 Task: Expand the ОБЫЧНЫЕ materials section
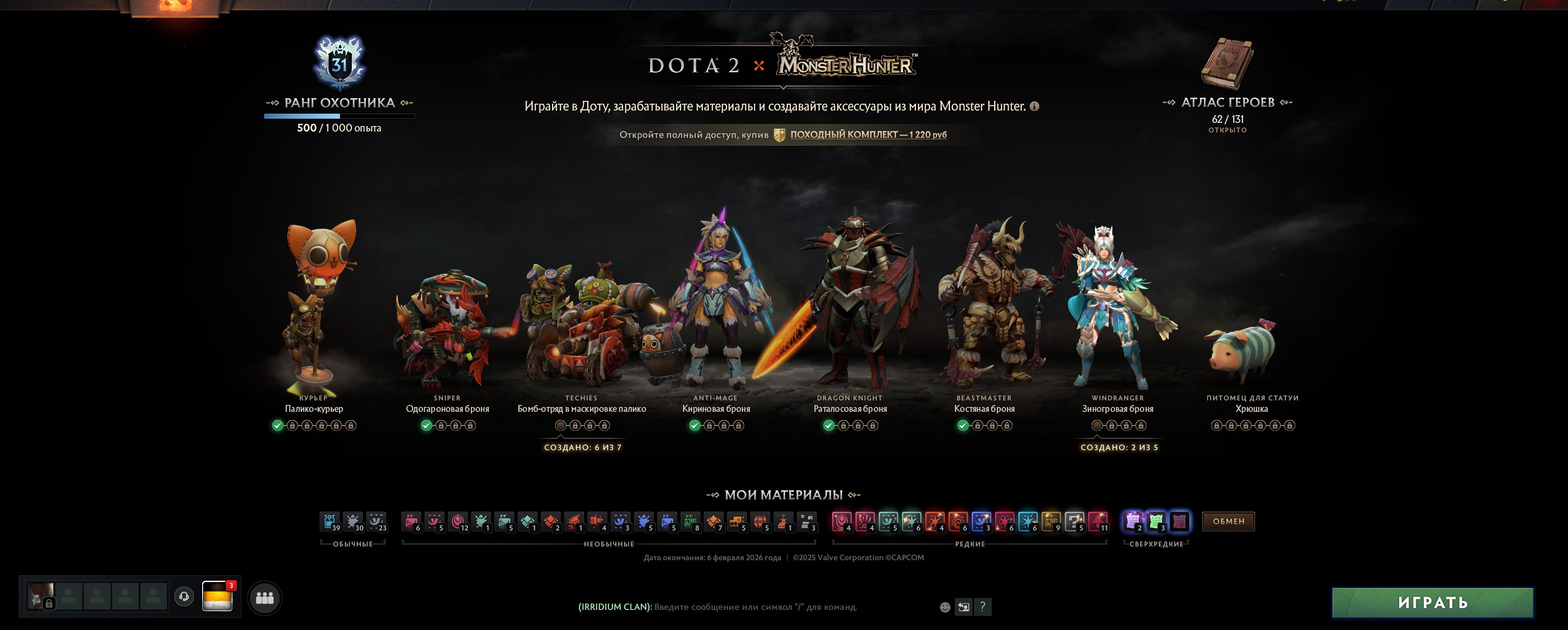pos(354,544)
